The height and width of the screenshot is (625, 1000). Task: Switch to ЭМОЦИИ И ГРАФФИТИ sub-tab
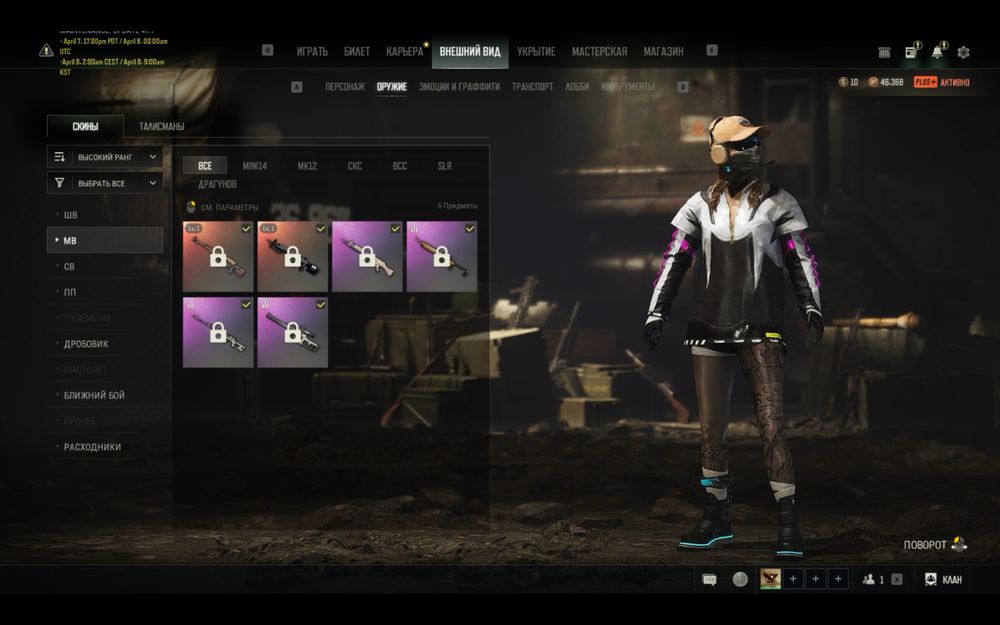click(459, 87)
